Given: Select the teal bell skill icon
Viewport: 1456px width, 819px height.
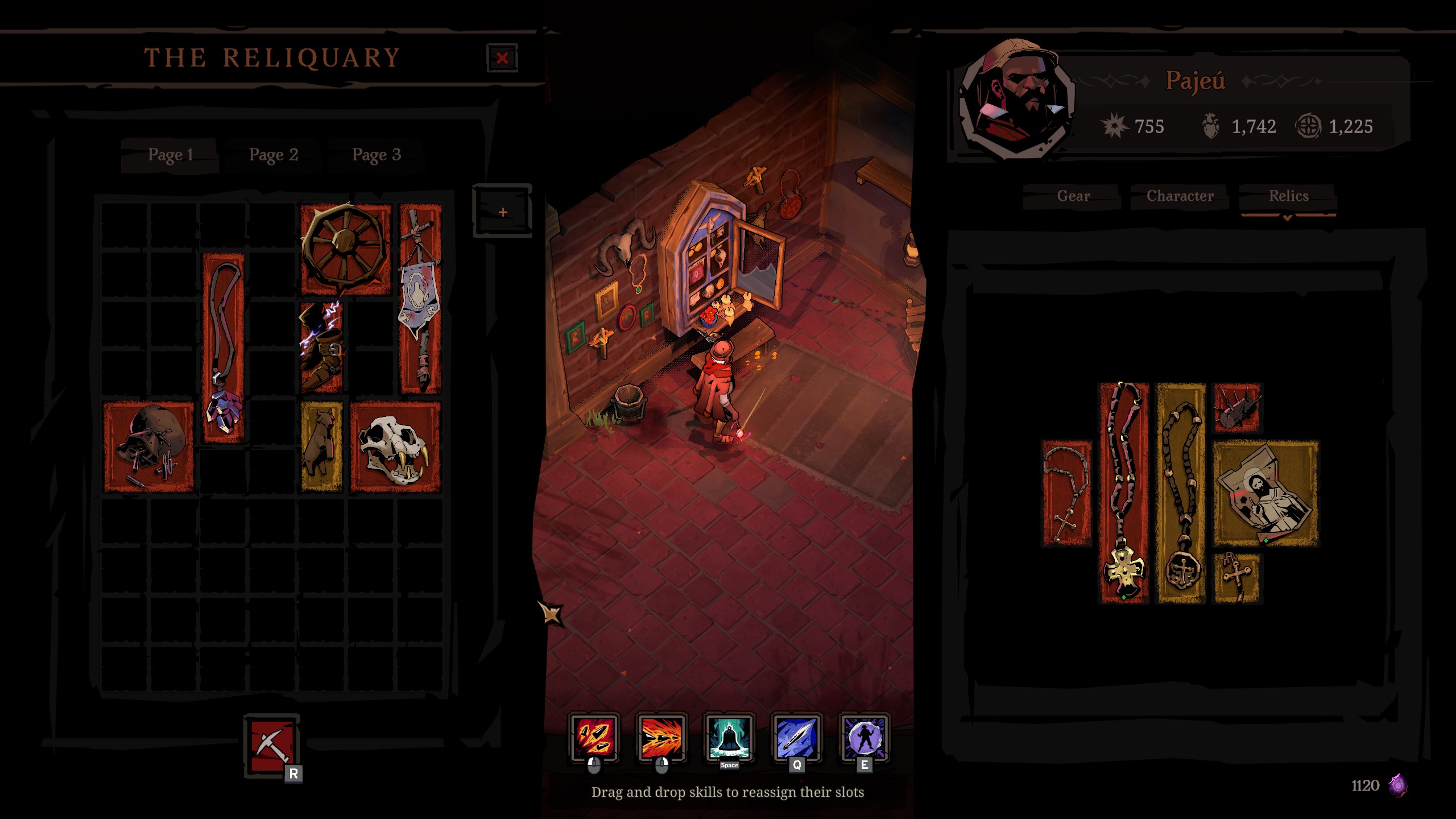Looking at the screenshot, I should click(729, 738).
